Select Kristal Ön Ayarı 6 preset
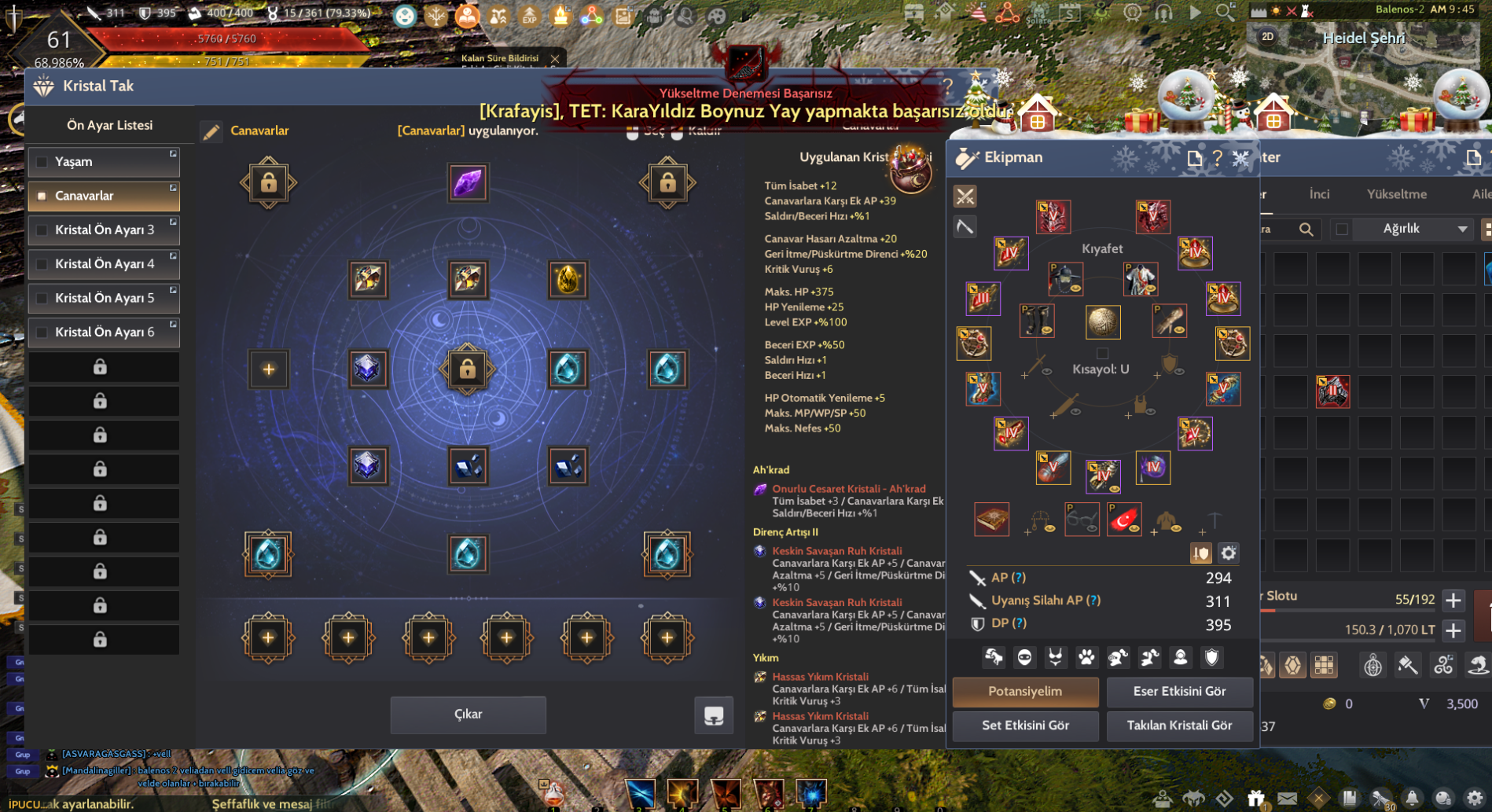This screenshot has height=812, width=1492. tap(104, 332)
